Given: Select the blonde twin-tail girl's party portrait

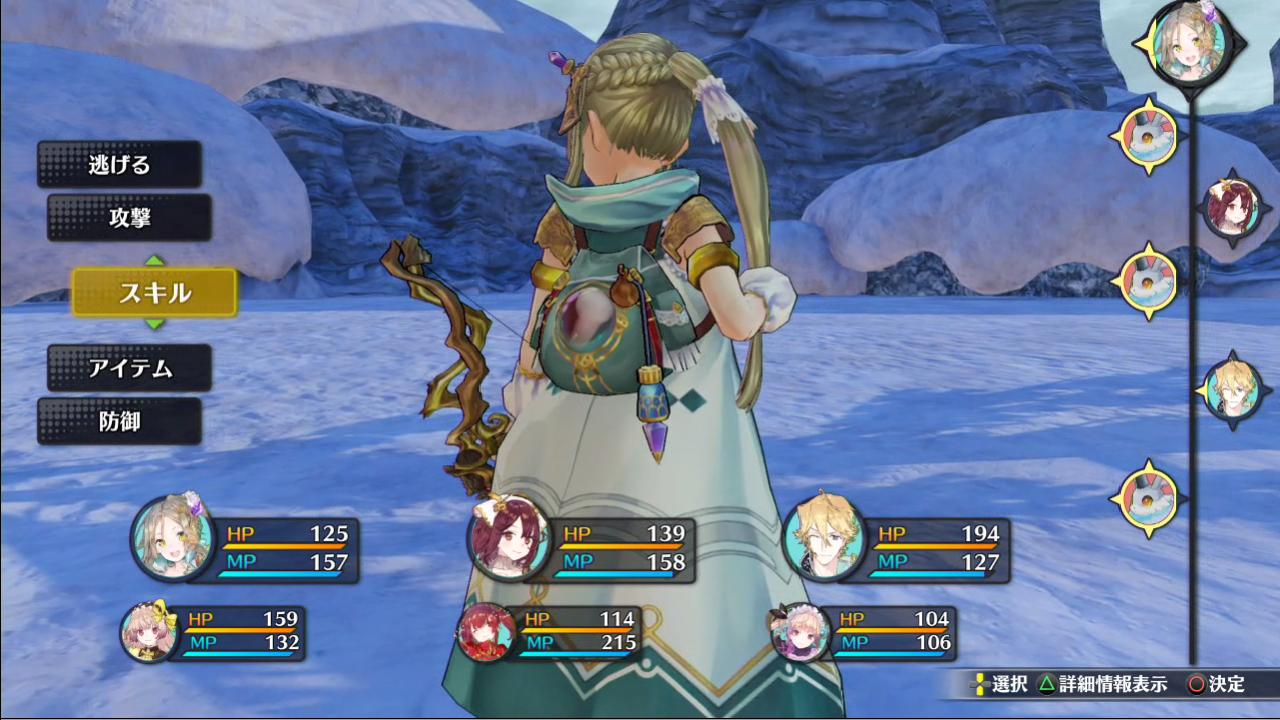Looking at the screenshot, I should pos(173,537).
